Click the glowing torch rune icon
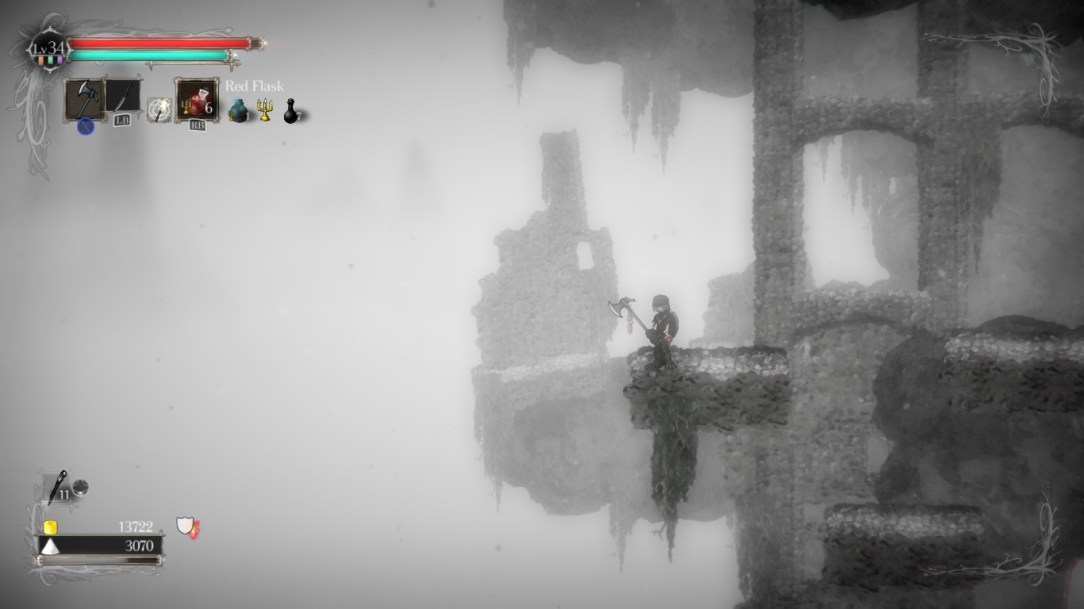The image size is (1084, 609). [158, 110]
